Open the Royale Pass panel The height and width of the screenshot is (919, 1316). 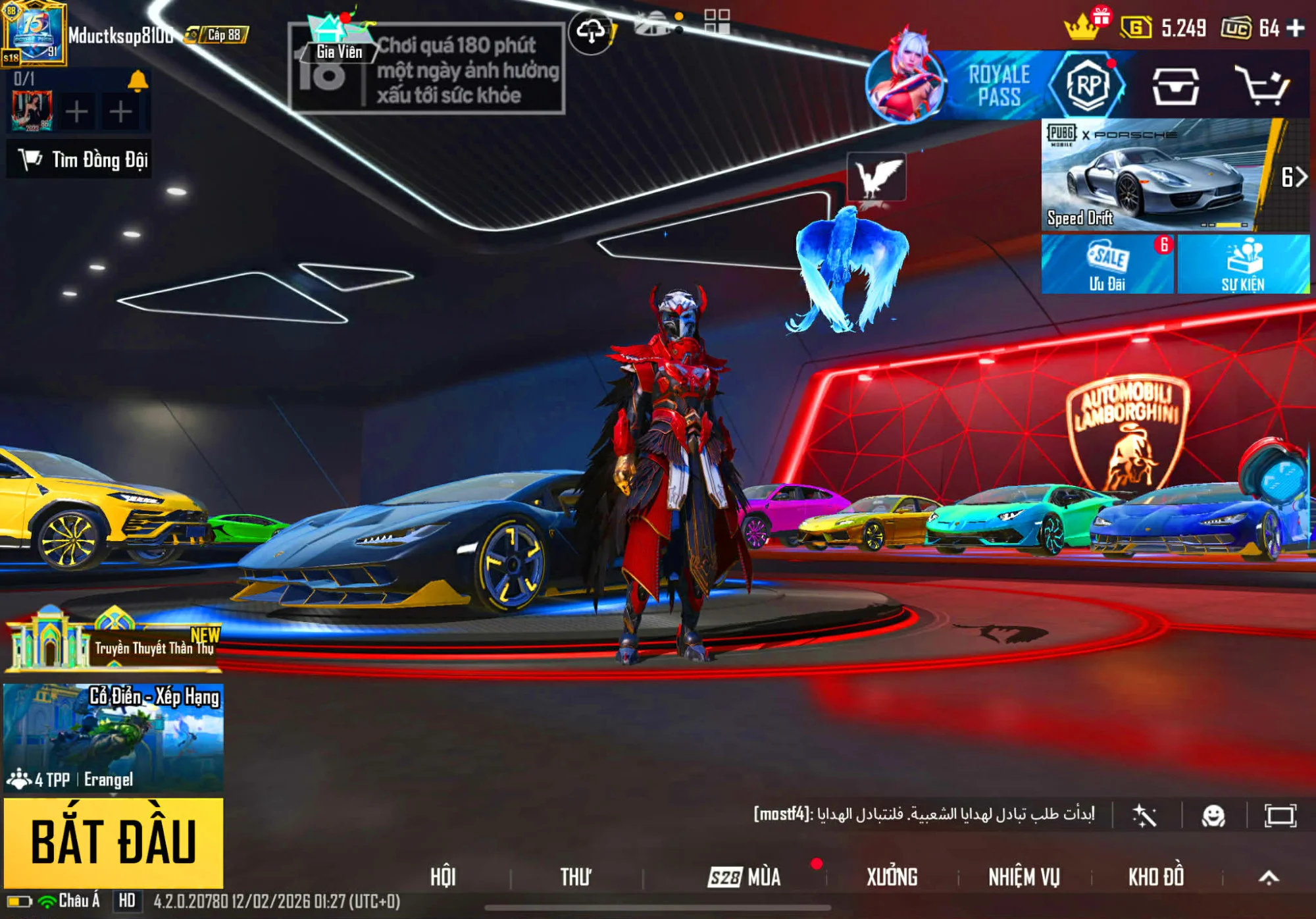(998, 86)
